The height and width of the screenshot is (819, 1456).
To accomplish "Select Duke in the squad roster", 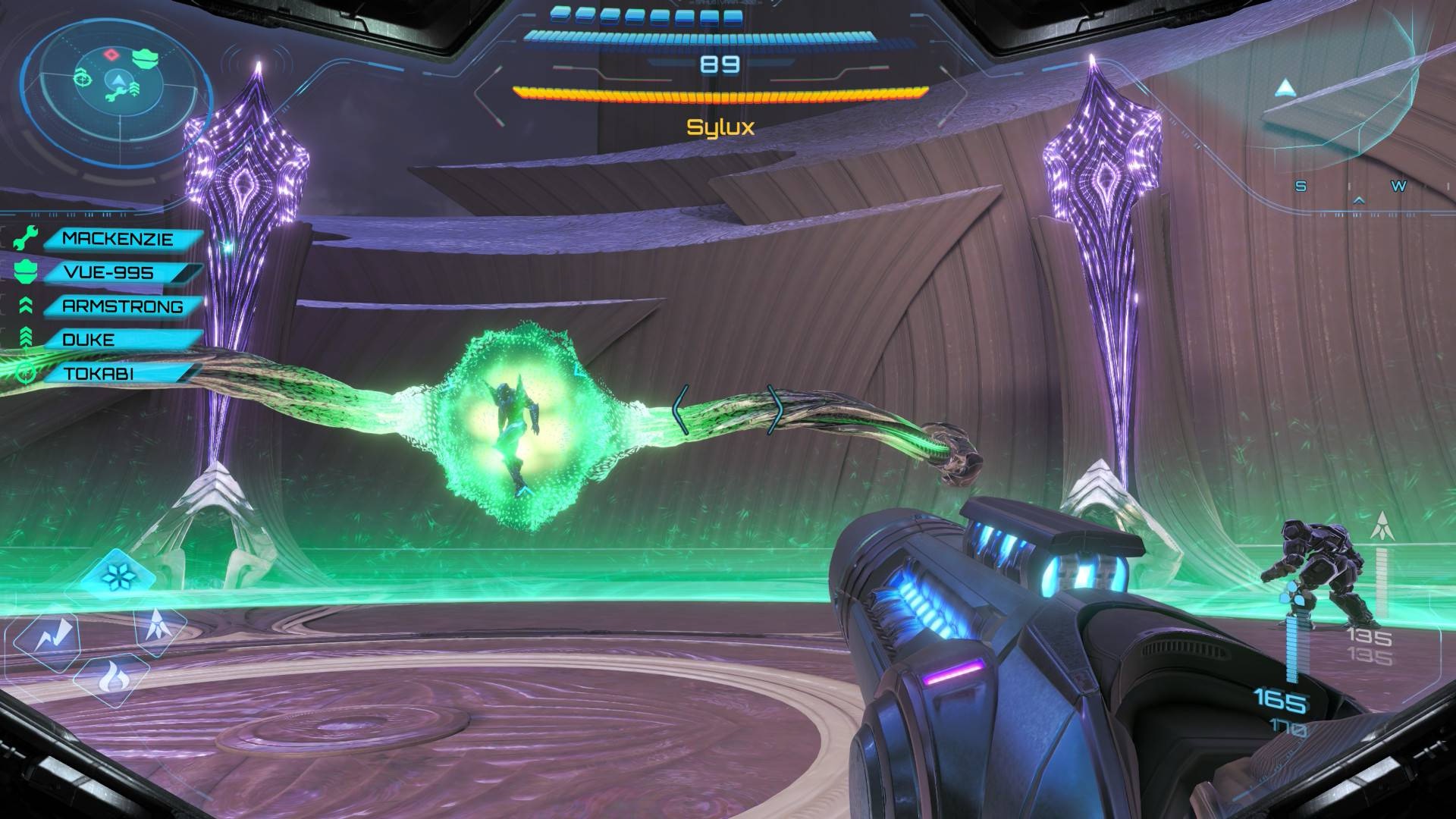I will point(89,340).
